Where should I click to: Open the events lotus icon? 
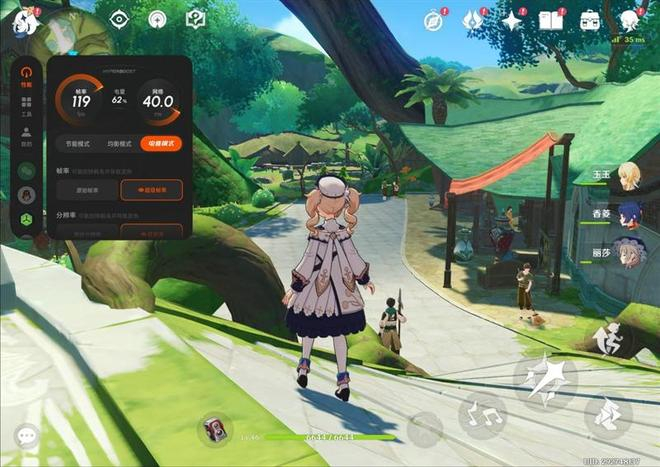click(x=473, y=20)
